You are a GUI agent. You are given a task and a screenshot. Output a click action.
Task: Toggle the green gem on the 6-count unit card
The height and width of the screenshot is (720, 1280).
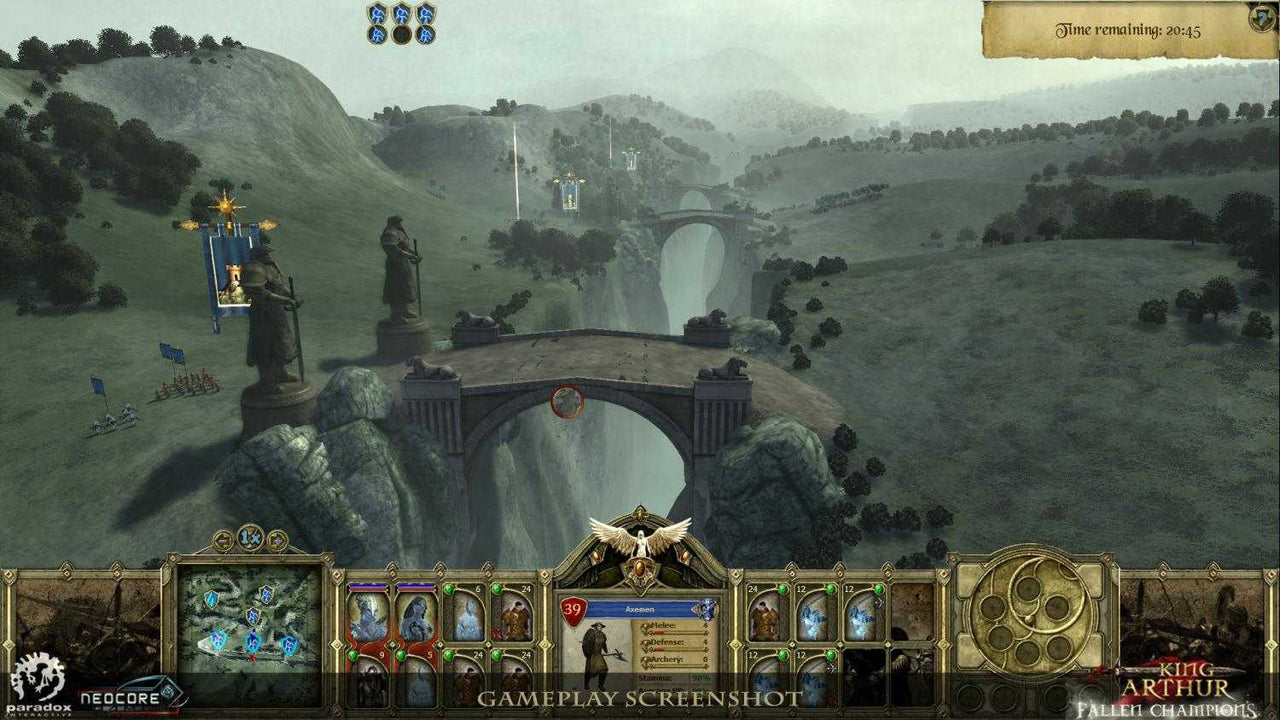(448, 589)
